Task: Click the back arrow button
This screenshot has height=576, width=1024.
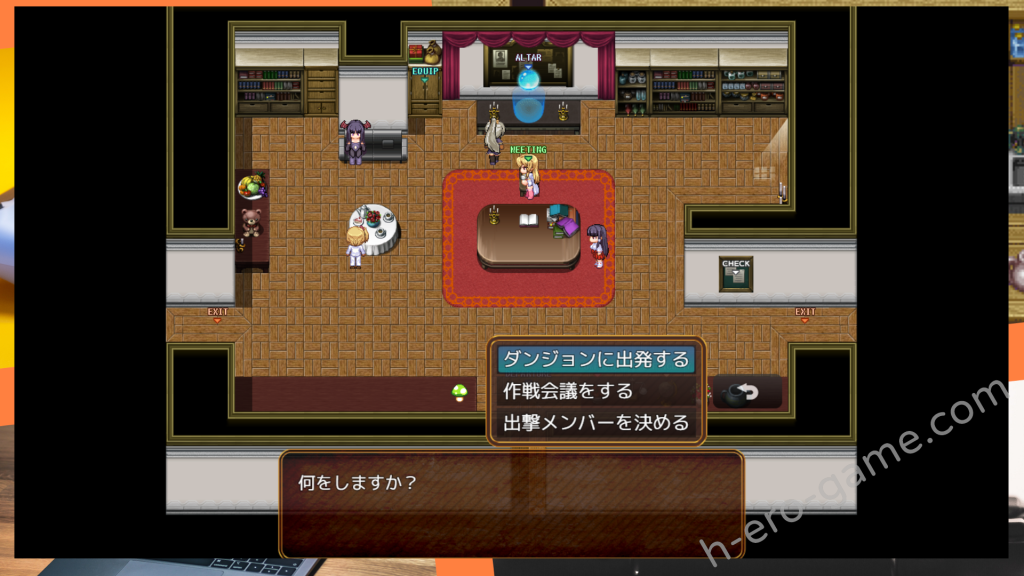Action: 747,392
